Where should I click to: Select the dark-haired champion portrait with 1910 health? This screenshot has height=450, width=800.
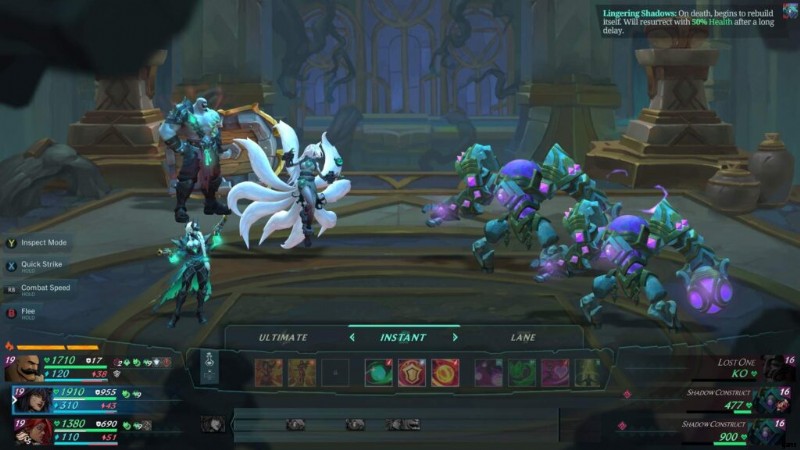(x=32, y=399)
